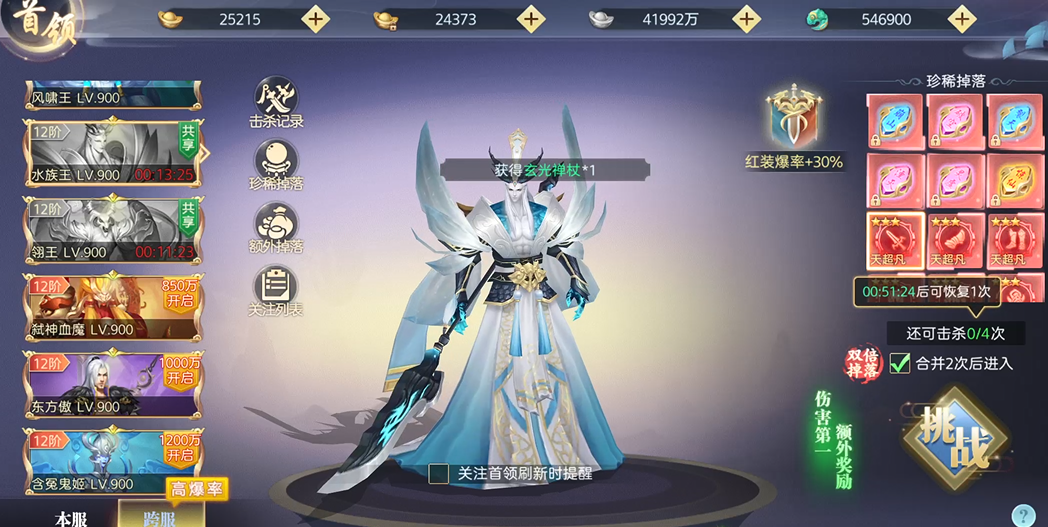Viewport: 1048px width, 527px height.
Task: Open the 关注列表 follow list
Action: [x=276, y=291]
